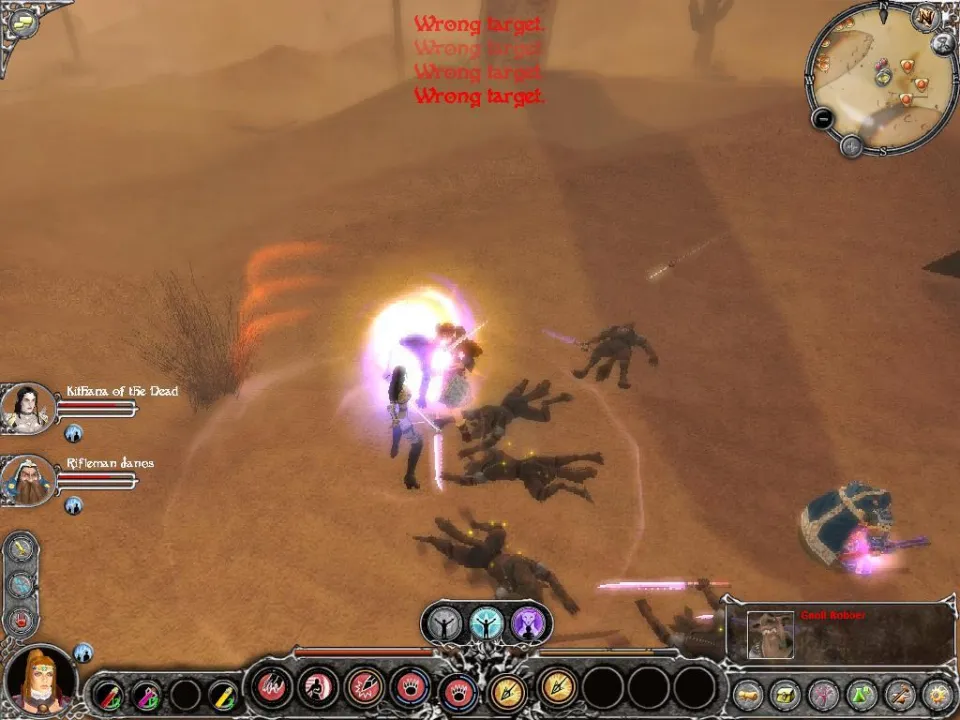Click the circular minimap
Viewport: 960px width, 720px height.
[x=878, y=82]
